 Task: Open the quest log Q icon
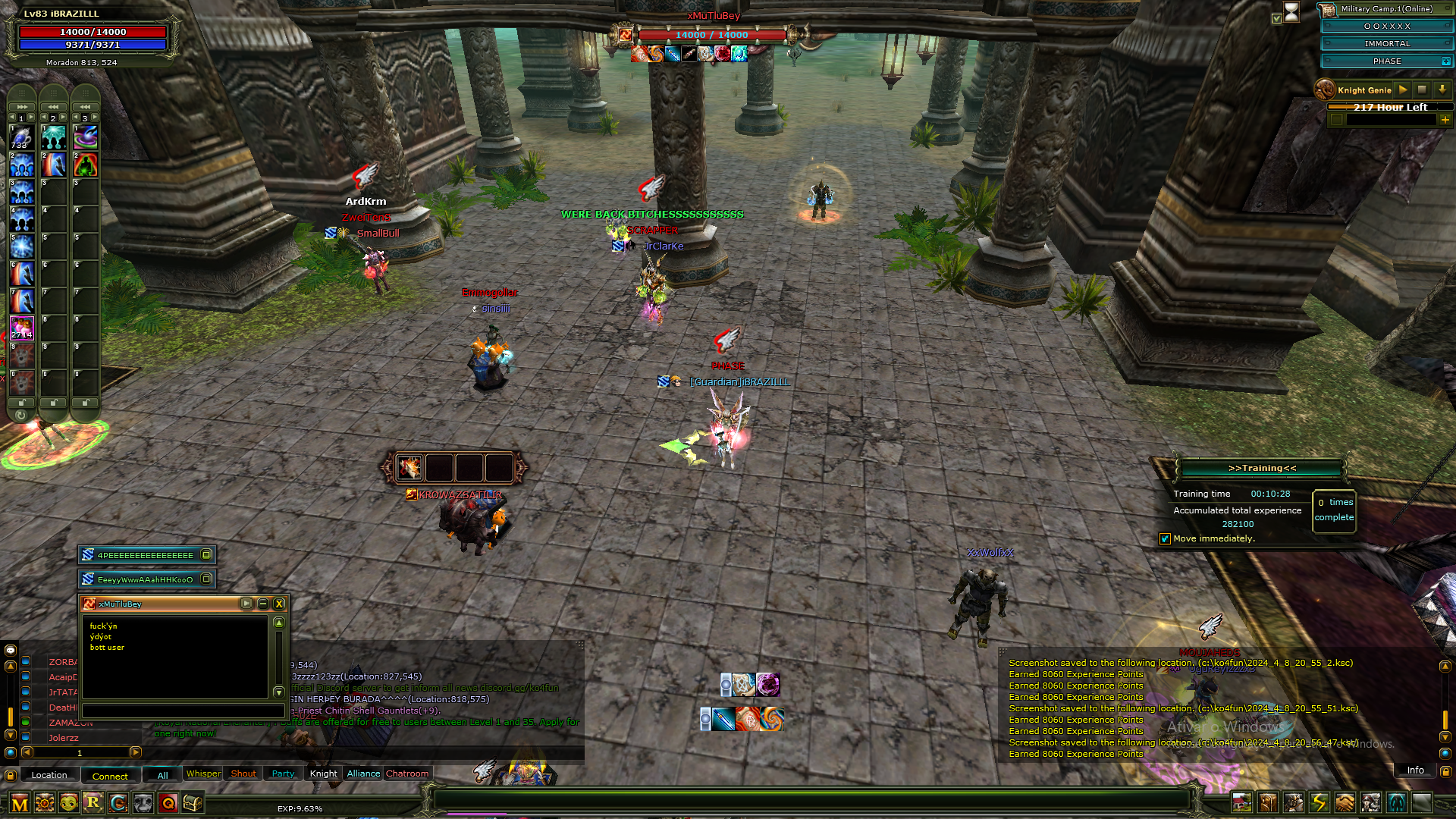tap(169, 805)
